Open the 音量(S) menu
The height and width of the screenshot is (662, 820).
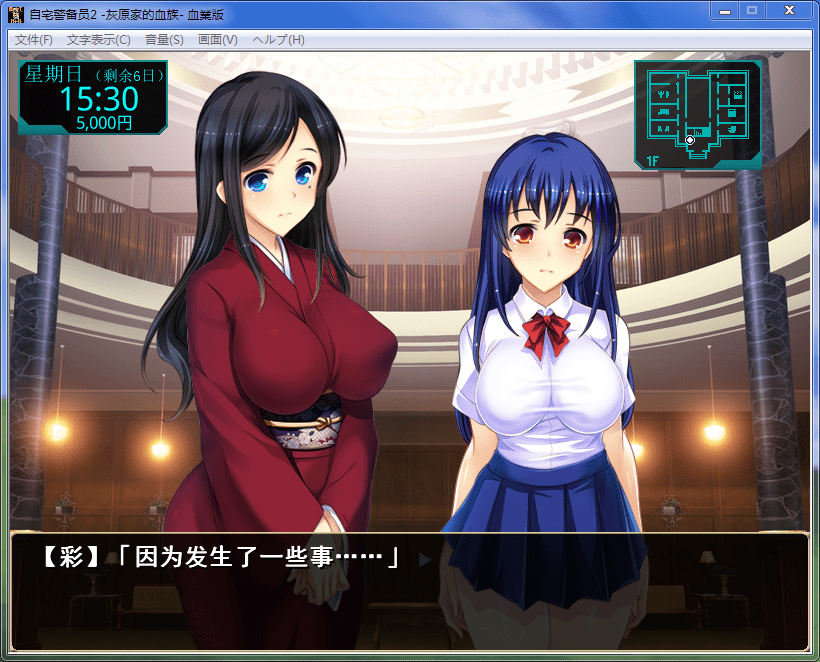tap(164, 40)
